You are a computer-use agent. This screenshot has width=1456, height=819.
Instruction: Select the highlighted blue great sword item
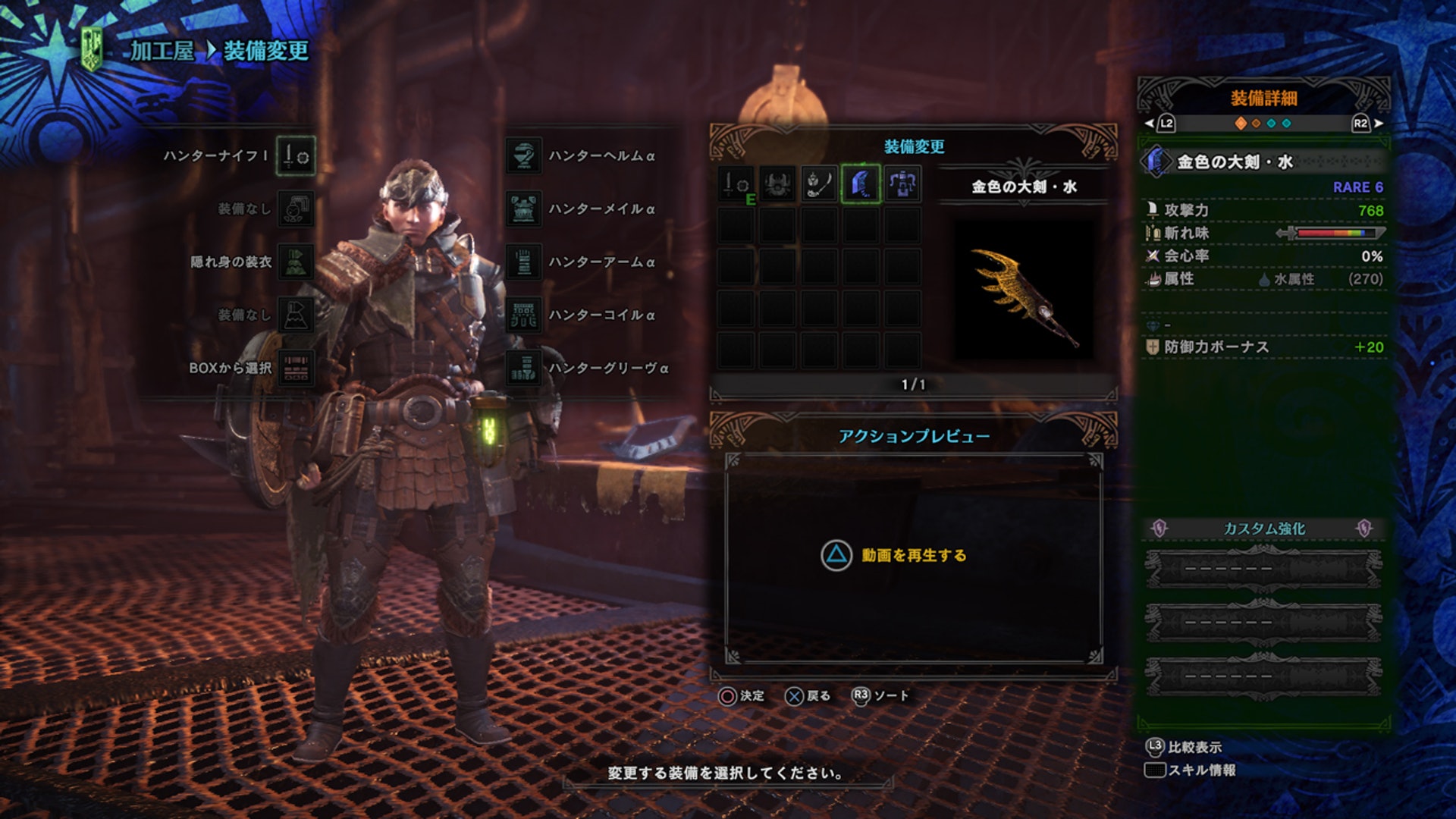point(861,184)
